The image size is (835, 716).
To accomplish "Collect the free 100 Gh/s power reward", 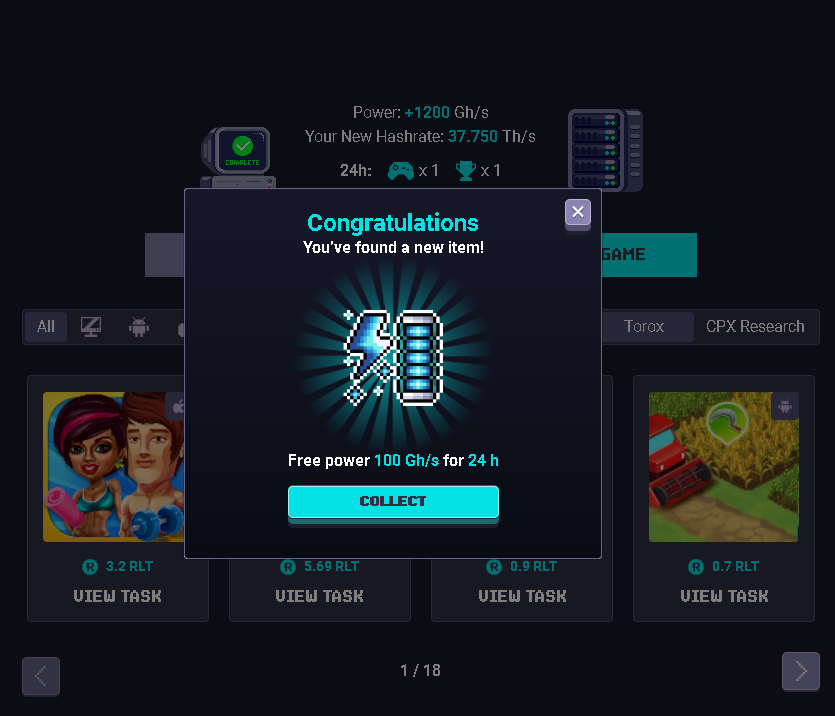I will point(393,501).
